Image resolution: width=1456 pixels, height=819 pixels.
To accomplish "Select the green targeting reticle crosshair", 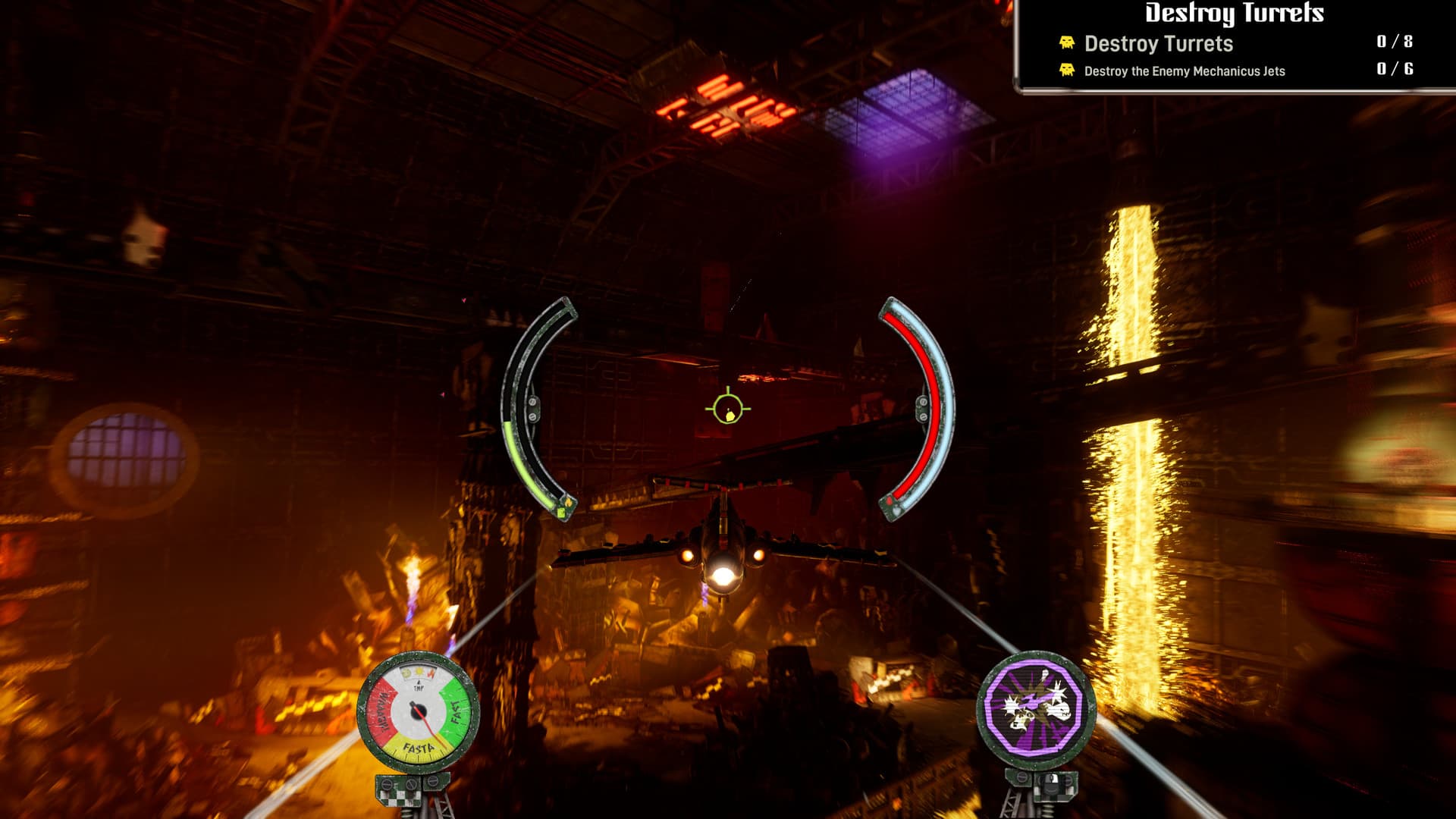I will 726,409.
